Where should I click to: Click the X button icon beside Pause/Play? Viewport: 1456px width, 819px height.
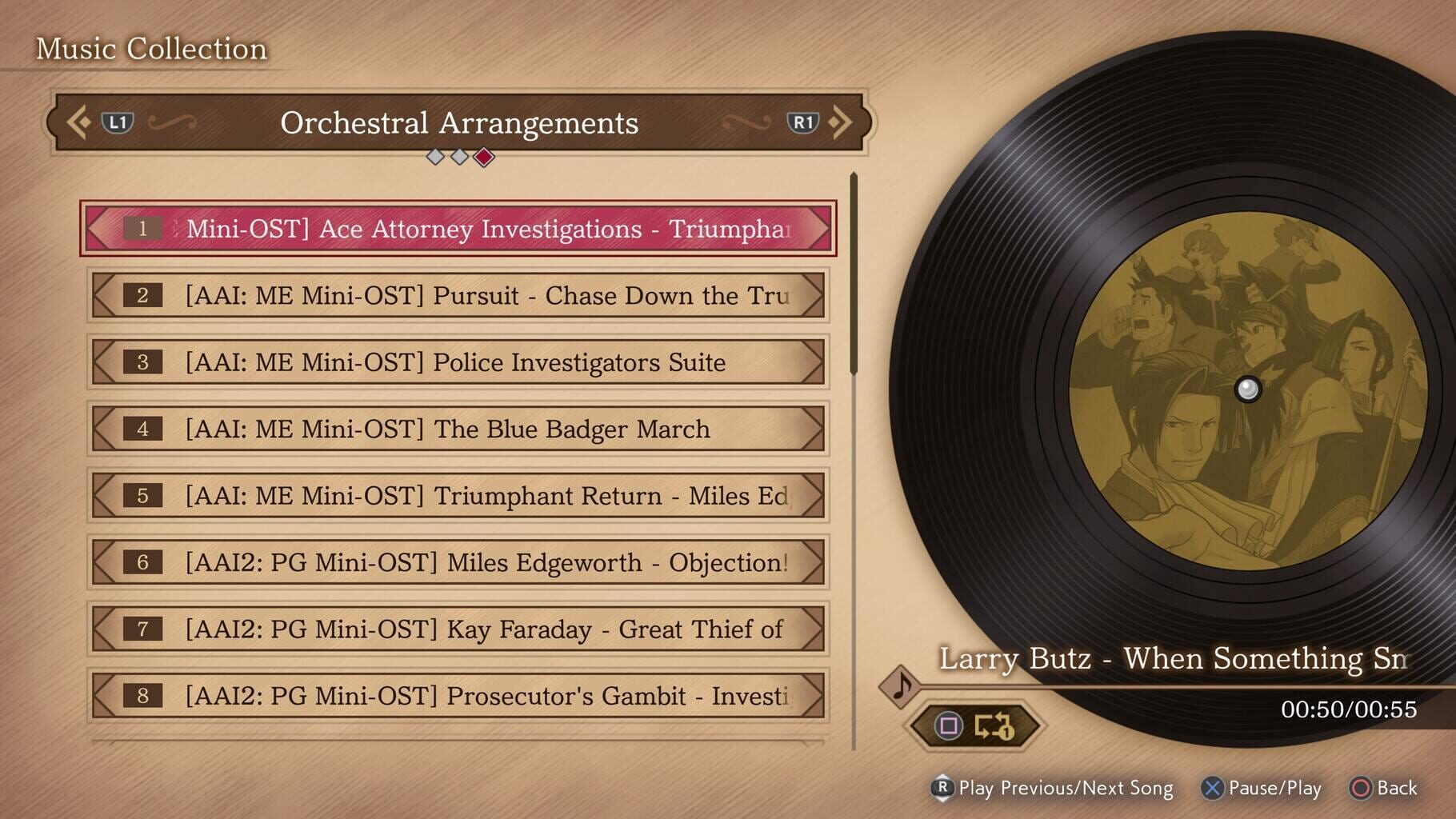pyautogui.click(x=1212, y=789)
